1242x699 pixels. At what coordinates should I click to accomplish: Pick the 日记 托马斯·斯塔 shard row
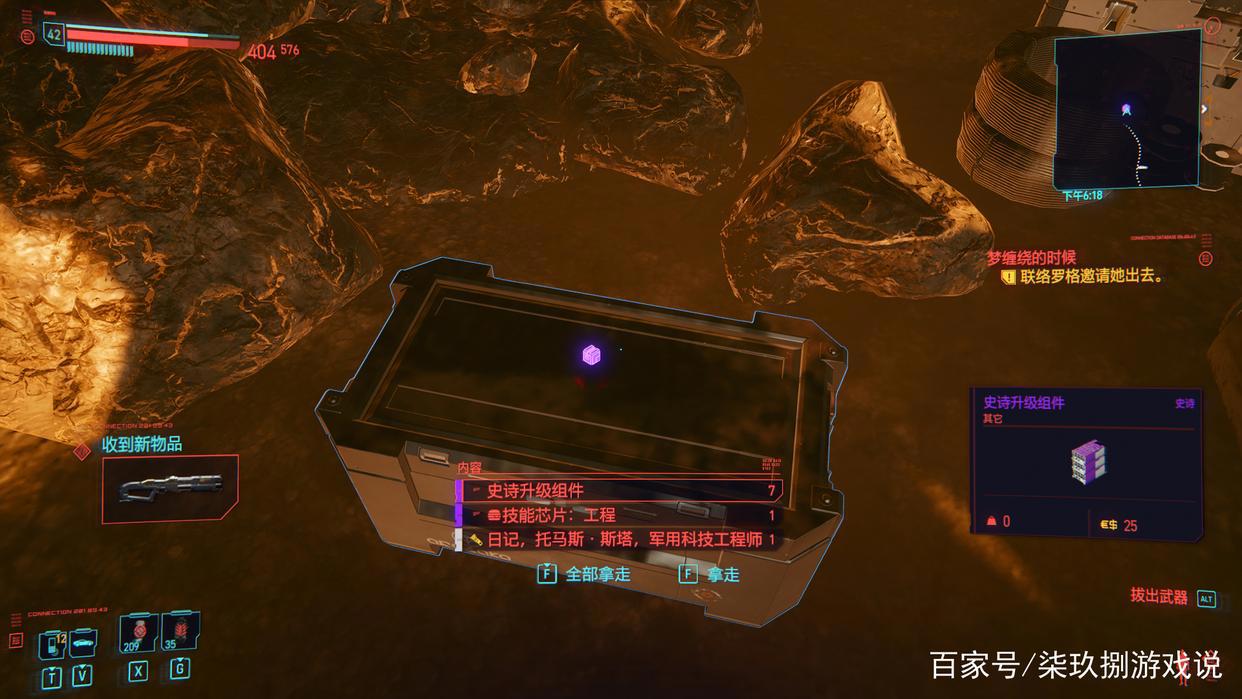[x=618, y=540]
